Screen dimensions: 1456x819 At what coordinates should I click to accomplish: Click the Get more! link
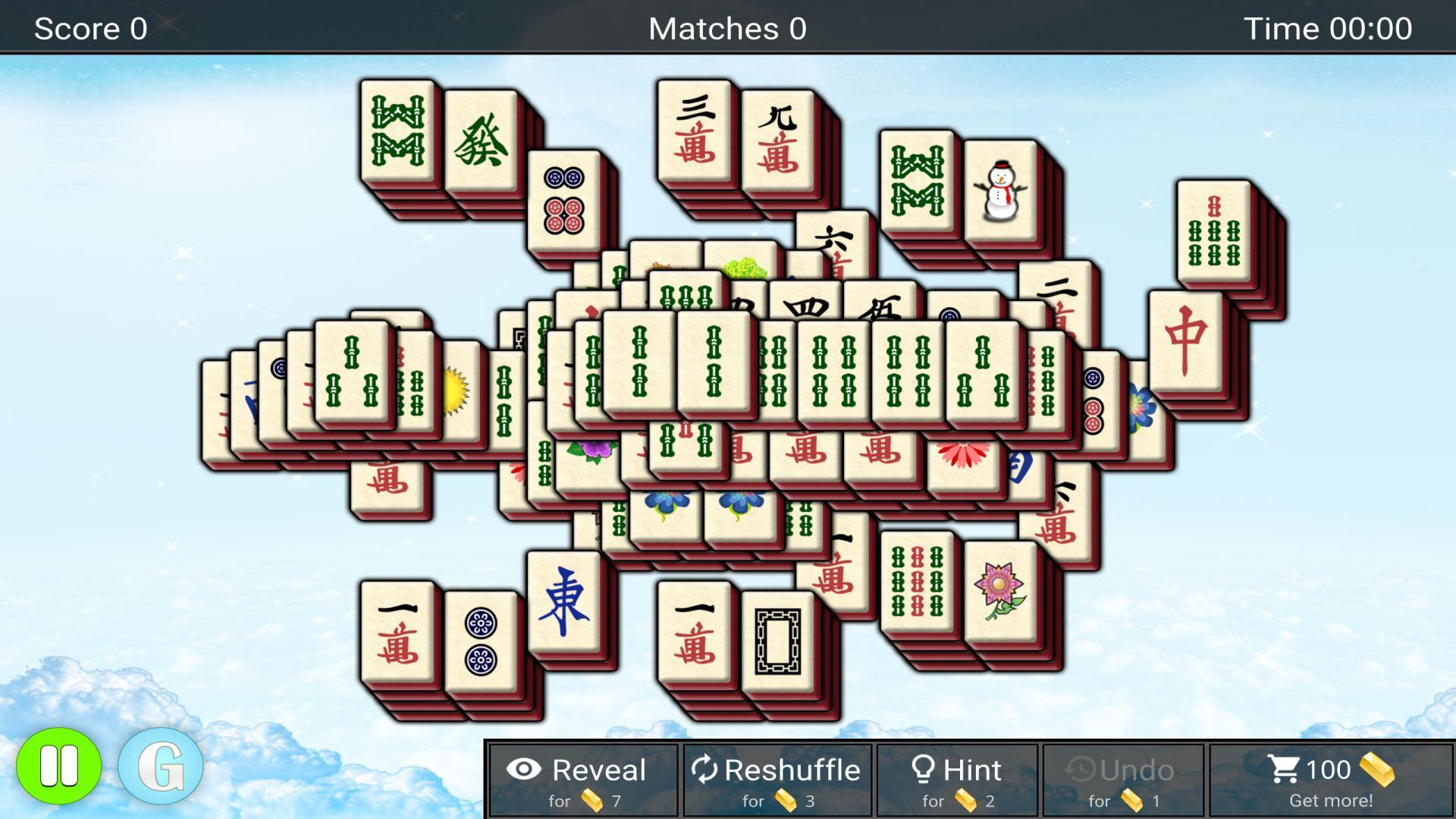[1330, 800]
